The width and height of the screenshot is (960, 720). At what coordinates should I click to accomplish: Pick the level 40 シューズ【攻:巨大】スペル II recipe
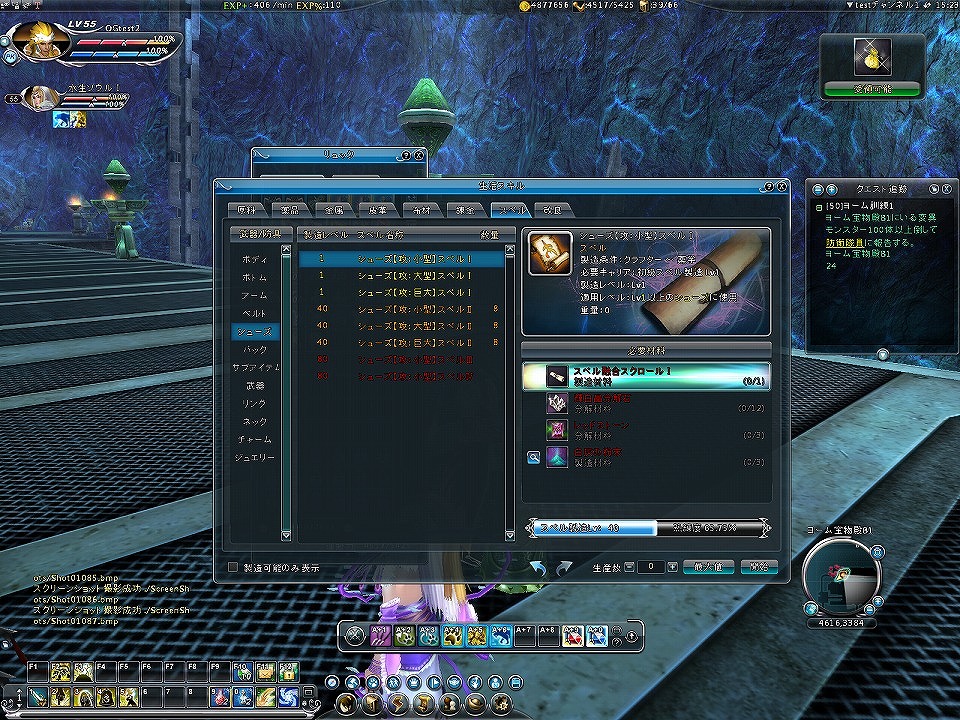400,341
